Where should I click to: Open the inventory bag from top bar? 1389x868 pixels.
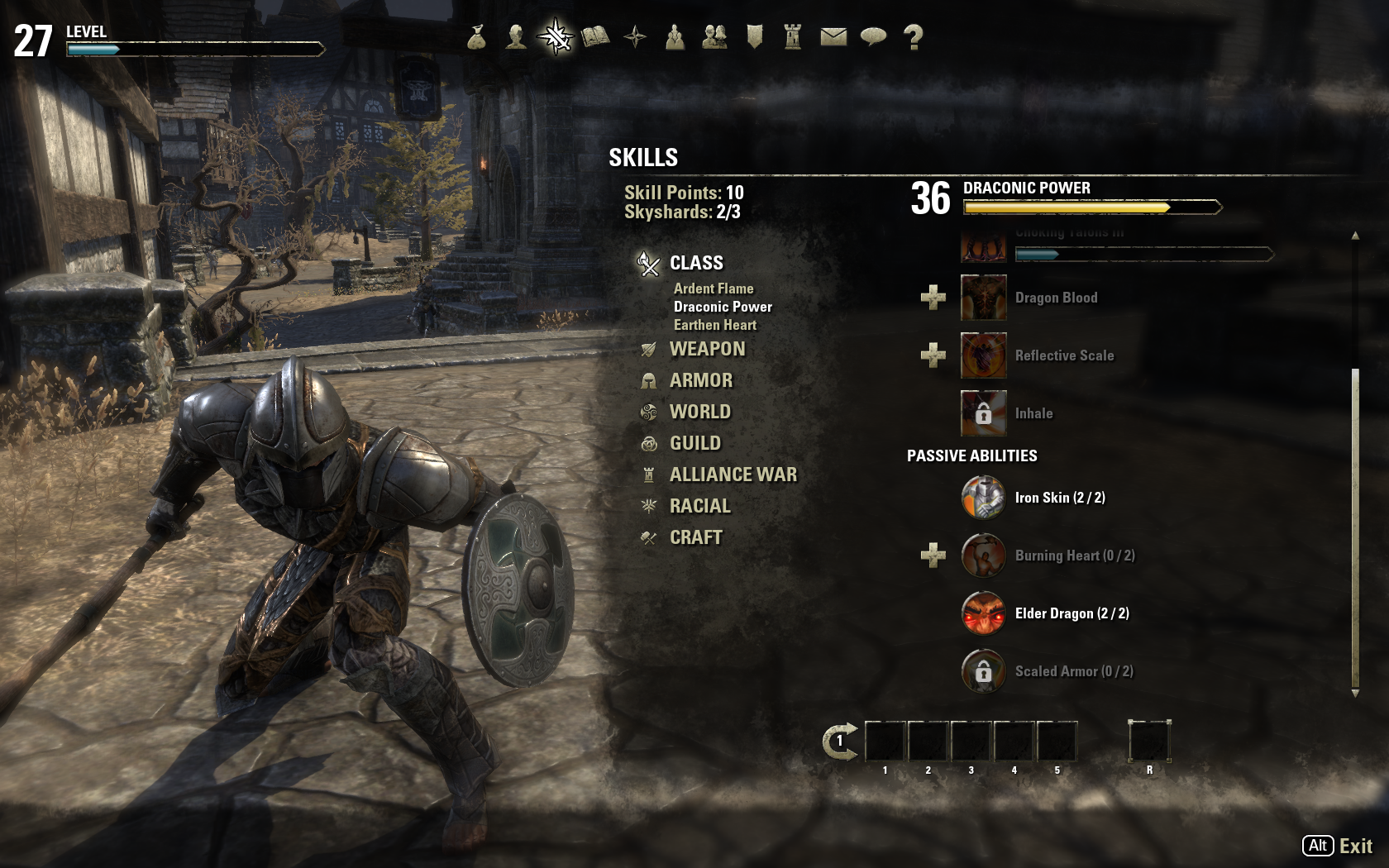[476, 36]
